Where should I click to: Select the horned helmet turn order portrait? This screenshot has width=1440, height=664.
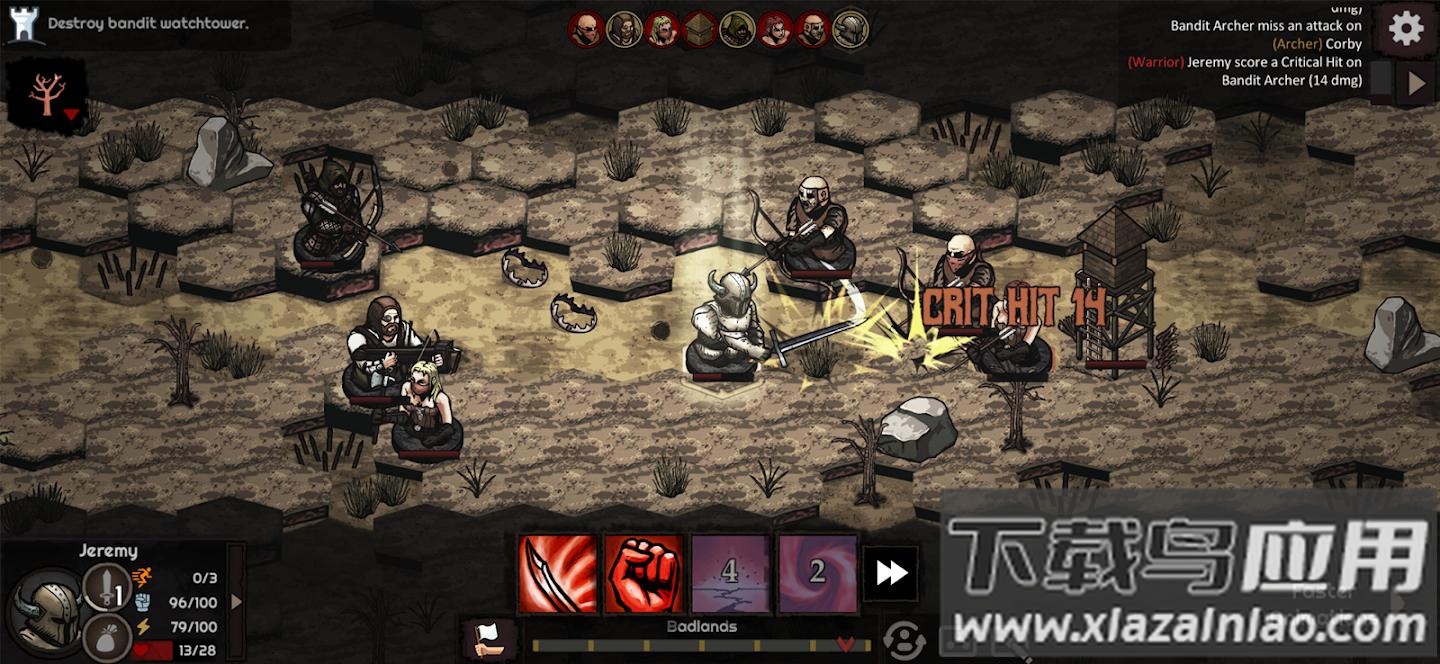850,29
